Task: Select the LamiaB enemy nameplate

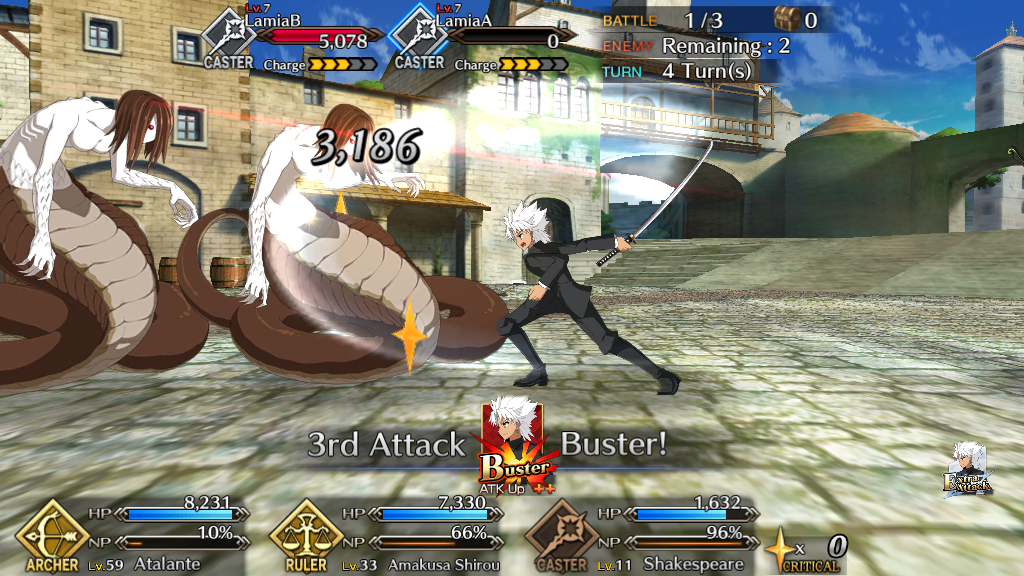Action: 292,38
